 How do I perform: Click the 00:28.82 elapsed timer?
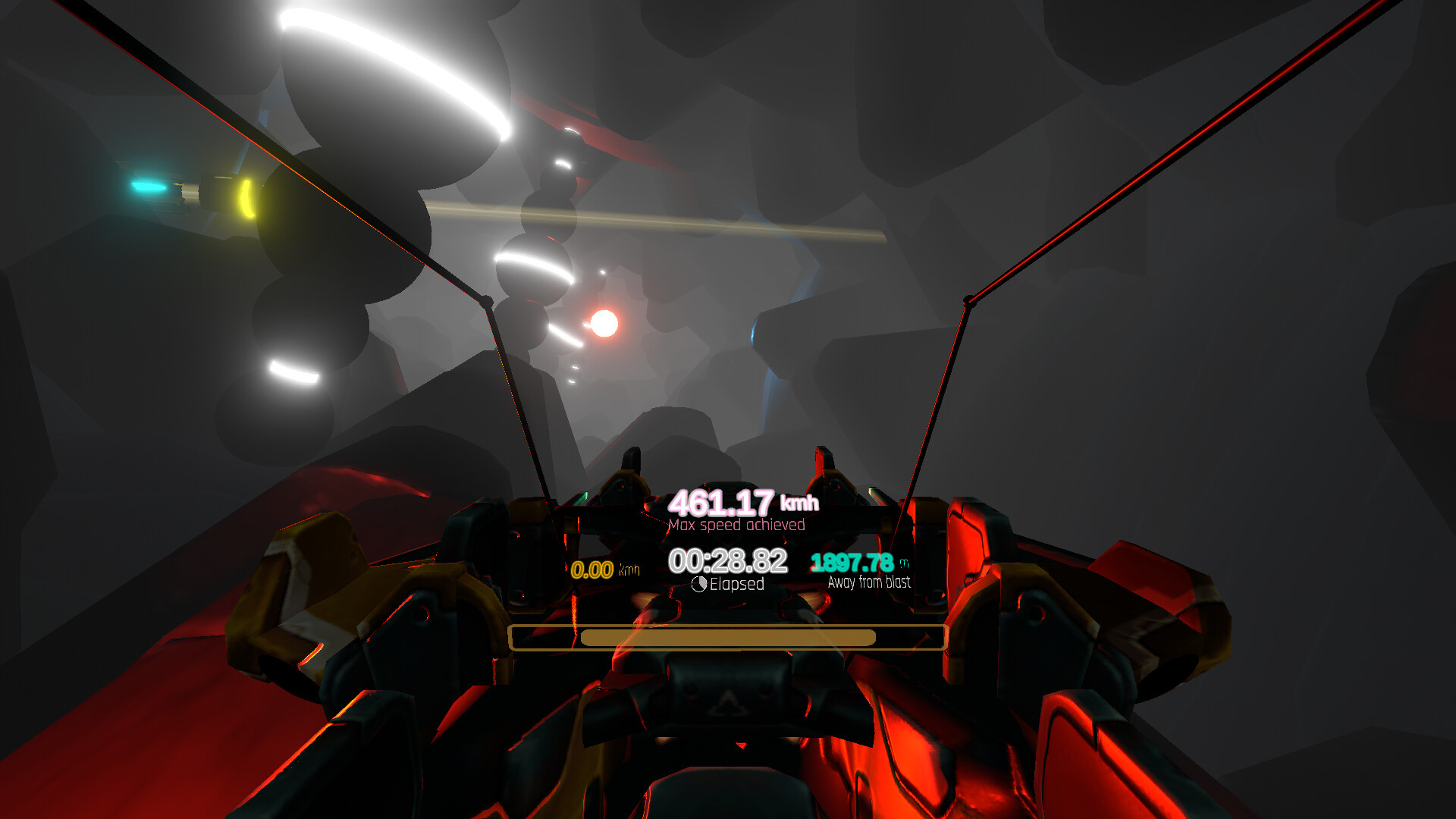(x=728, y=561)
